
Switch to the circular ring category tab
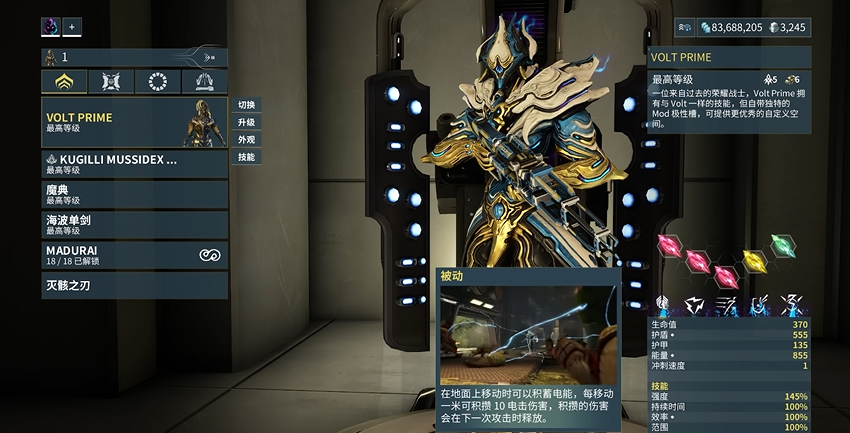(x=157, y=82)
